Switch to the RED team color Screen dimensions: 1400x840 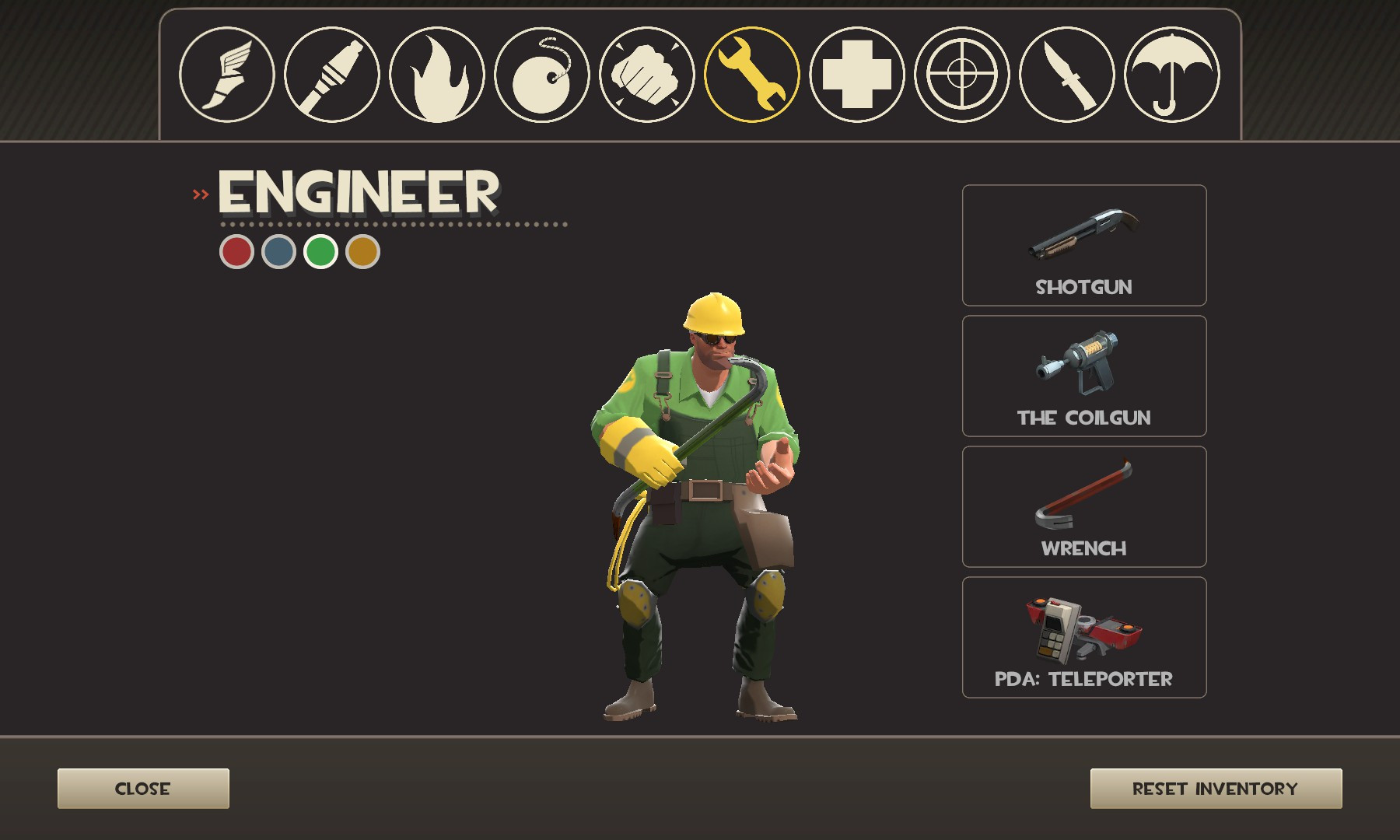coord(236,253)
